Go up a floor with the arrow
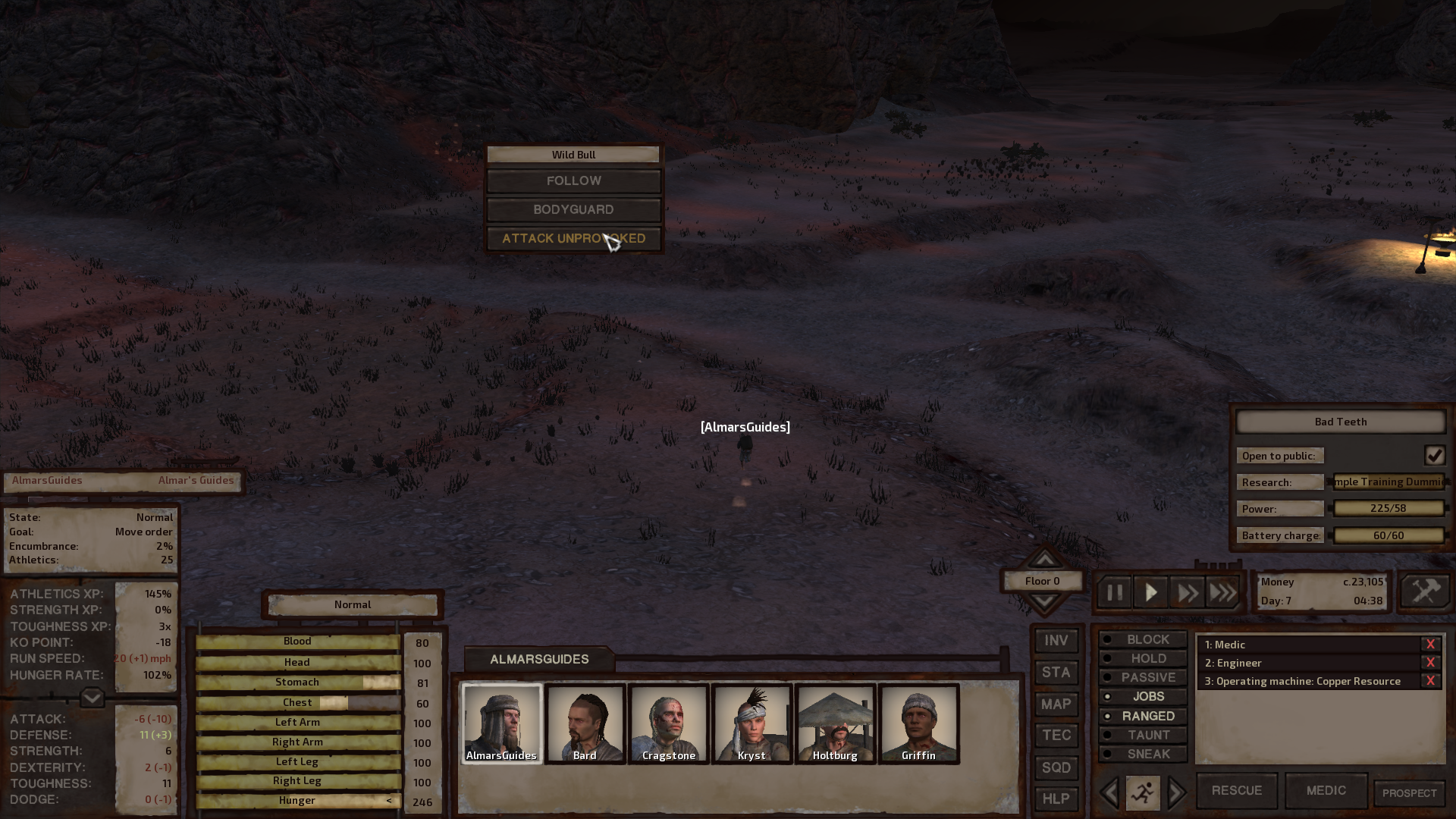1456x819 pixels. pyautogui.click(x=1044, y=560)
